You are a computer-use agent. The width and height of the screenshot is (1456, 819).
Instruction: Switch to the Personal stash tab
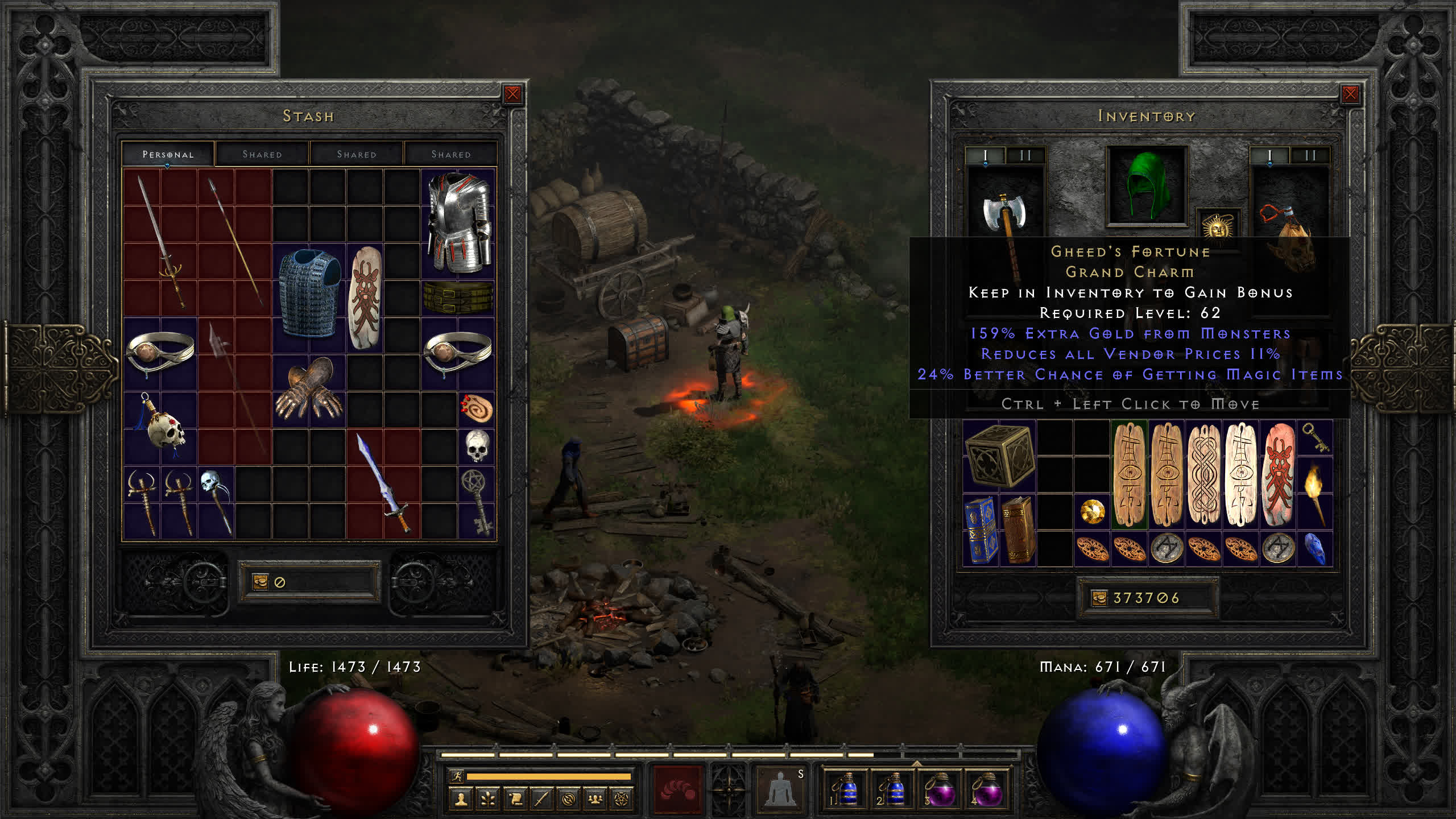pos(168,154)
